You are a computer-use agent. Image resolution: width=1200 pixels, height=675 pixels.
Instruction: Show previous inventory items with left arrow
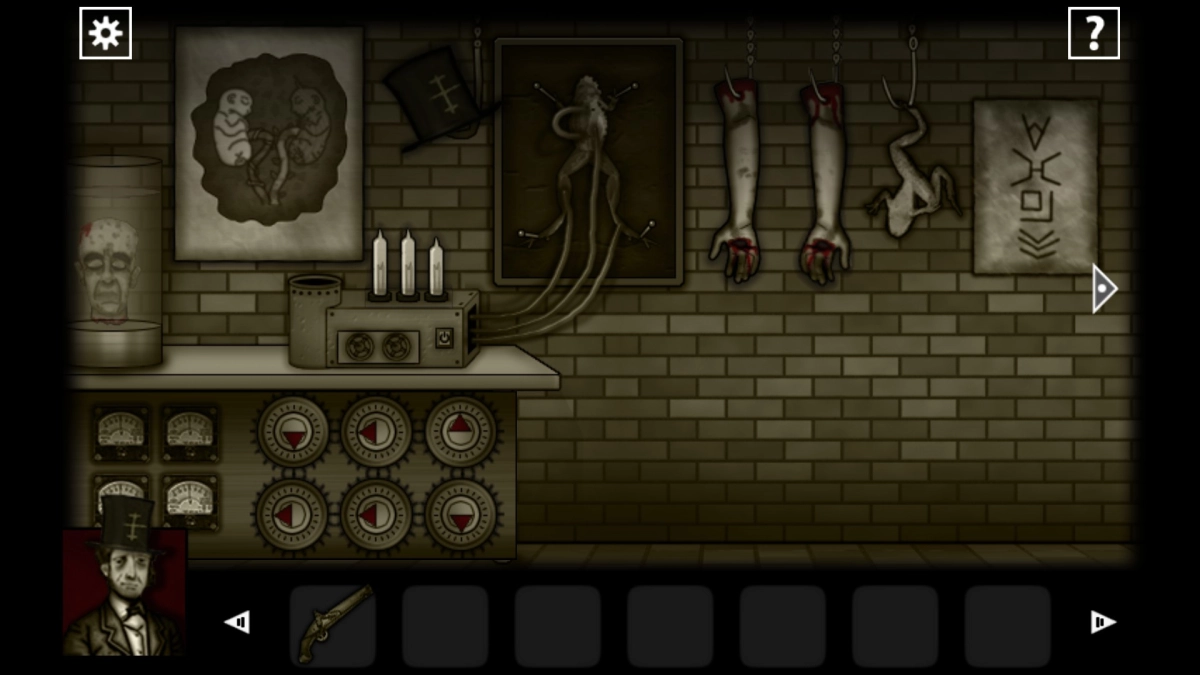click(x=237, y=623)
